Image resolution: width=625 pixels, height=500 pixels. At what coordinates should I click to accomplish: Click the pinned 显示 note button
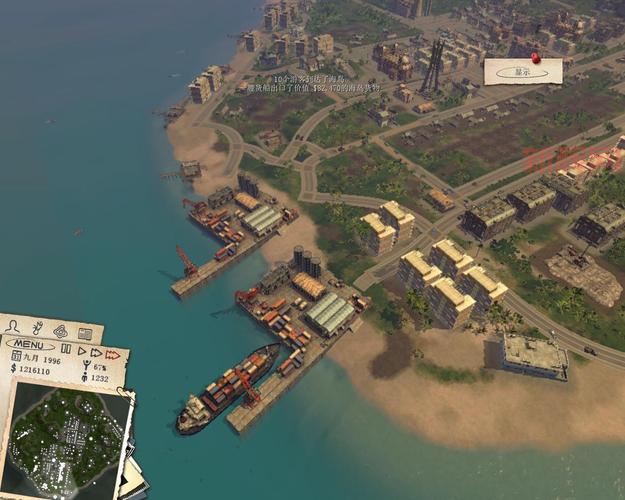pyautogui.click(x=522, y=72)
